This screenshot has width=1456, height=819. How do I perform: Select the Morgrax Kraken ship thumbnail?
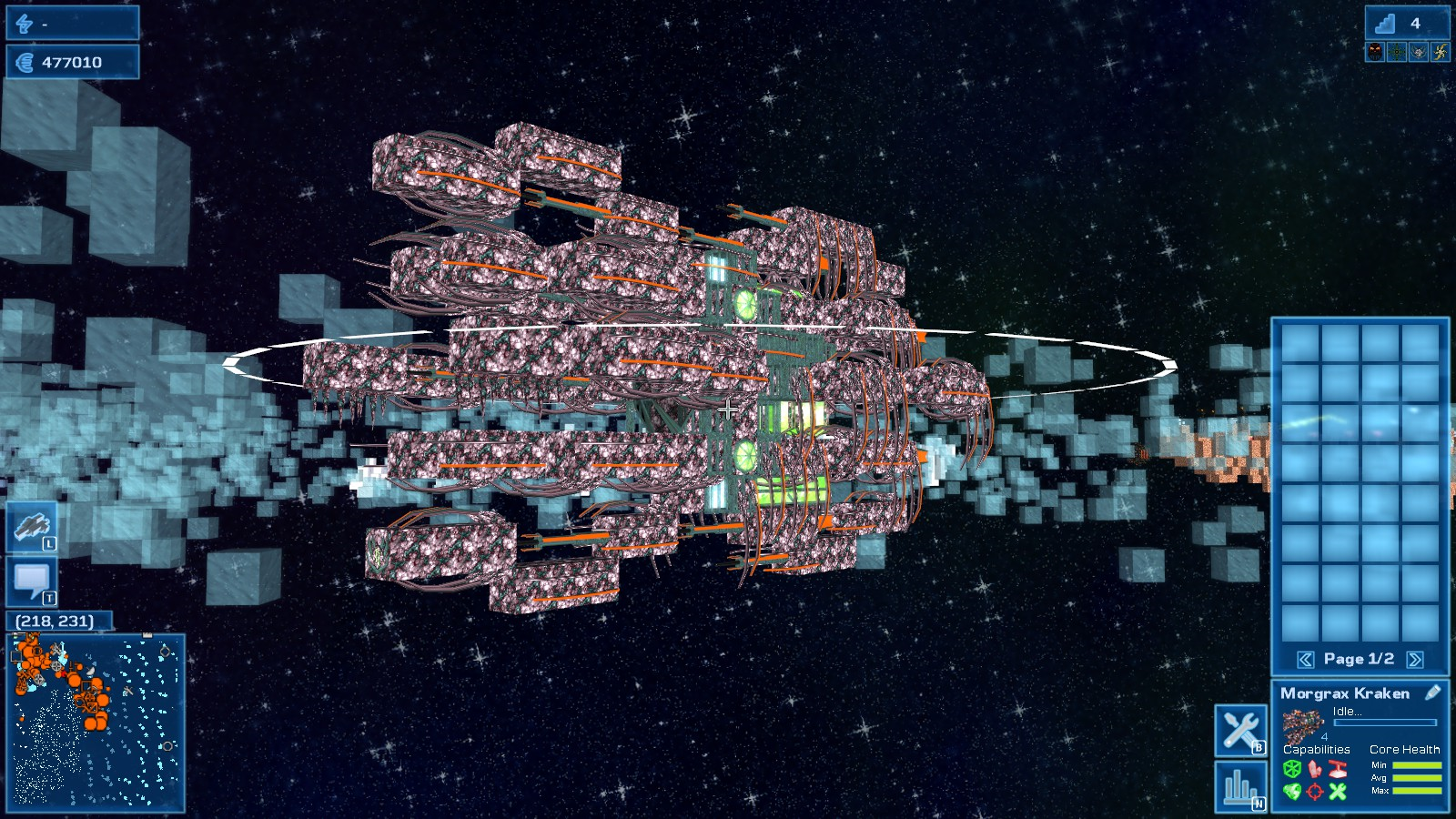pyautogui.click(x=1303, y=726)
